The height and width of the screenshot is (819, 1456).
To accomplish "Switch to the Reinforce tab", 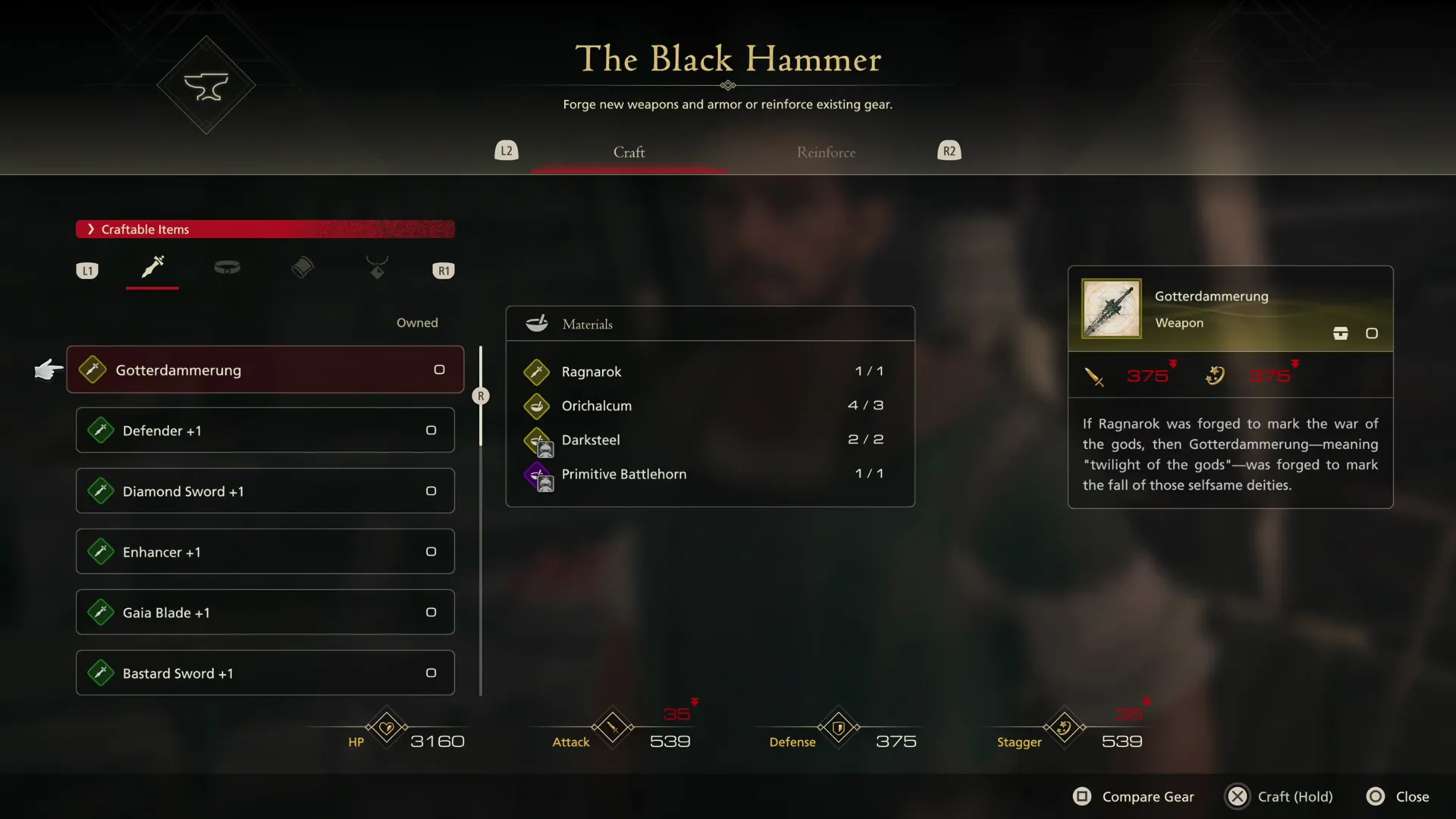I will click(x=826, y=152).
